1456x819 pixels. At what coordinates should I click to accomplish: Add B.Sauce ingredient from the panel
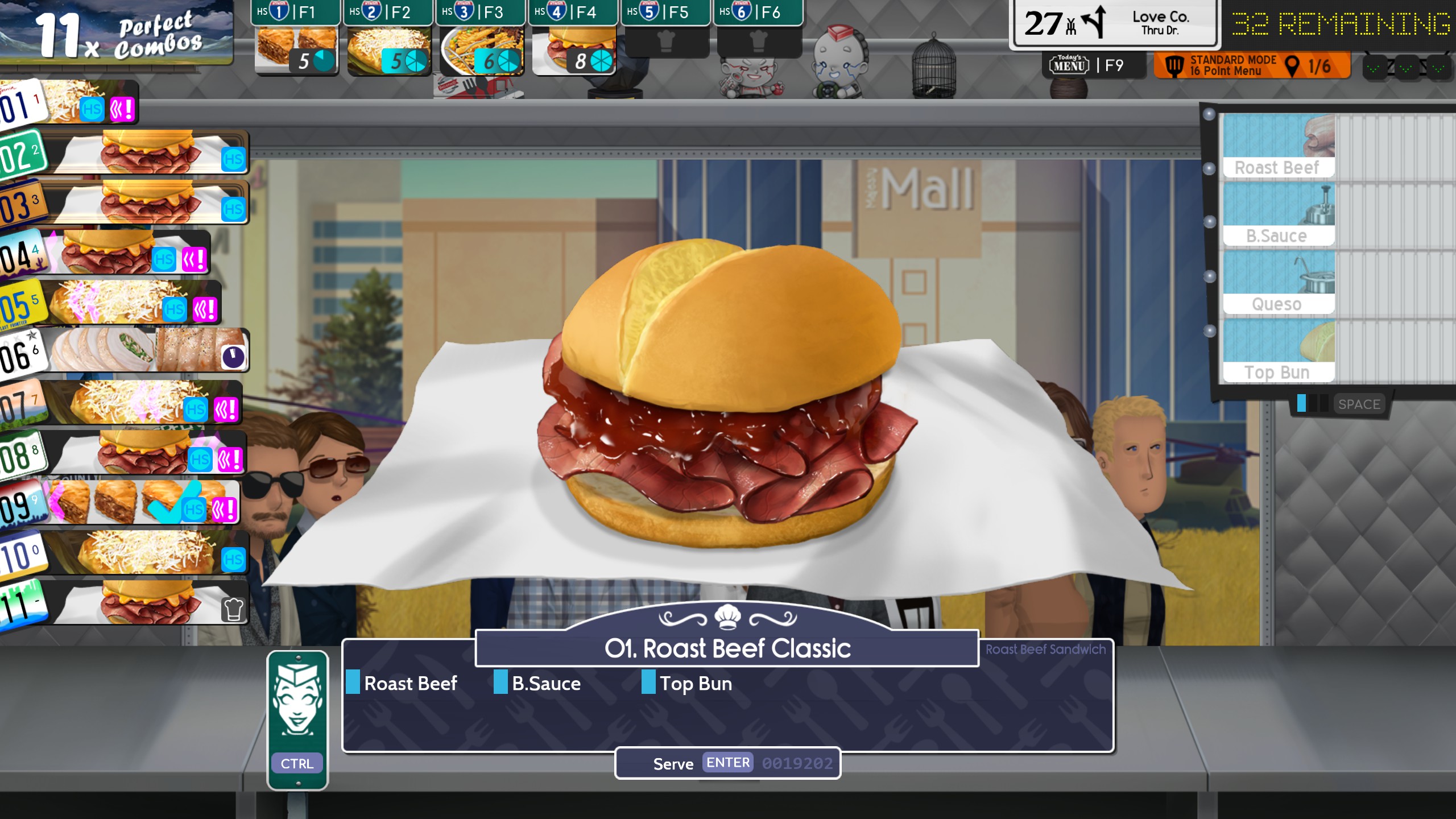click(x=1279, y=214)
